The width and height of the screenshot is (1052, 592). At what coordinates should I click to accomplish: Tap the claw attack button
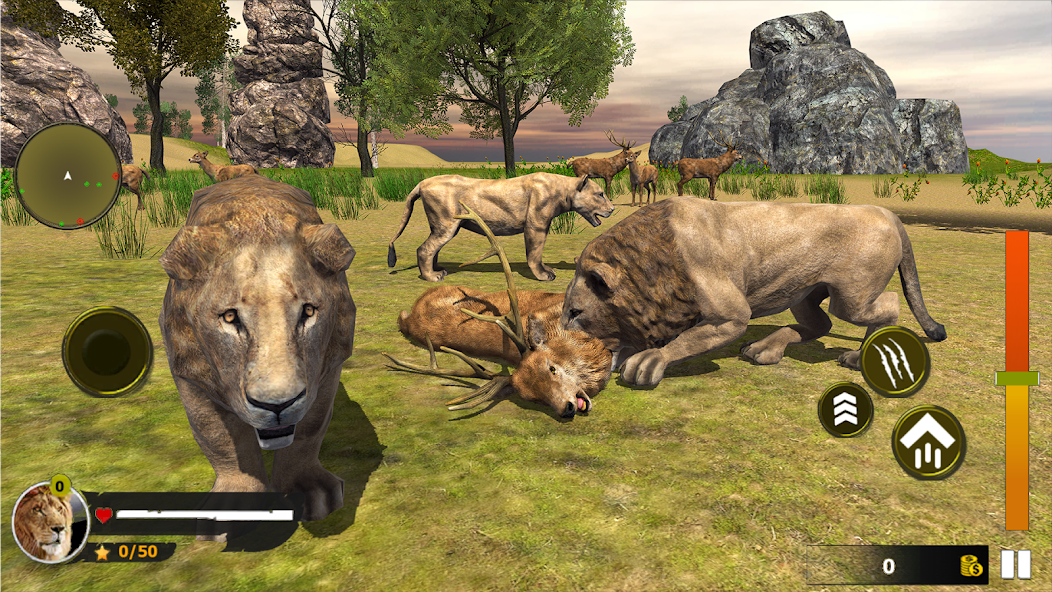click(x=895, y=361)
